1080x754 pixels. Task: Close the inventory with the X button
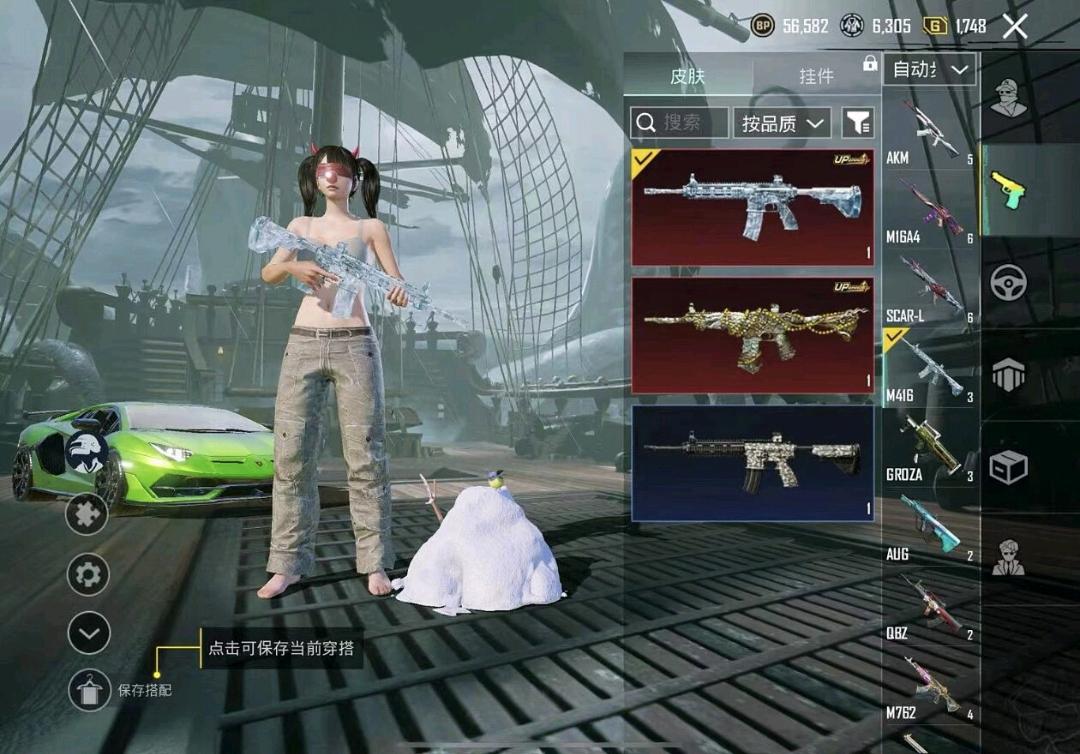coord(1015,27)
